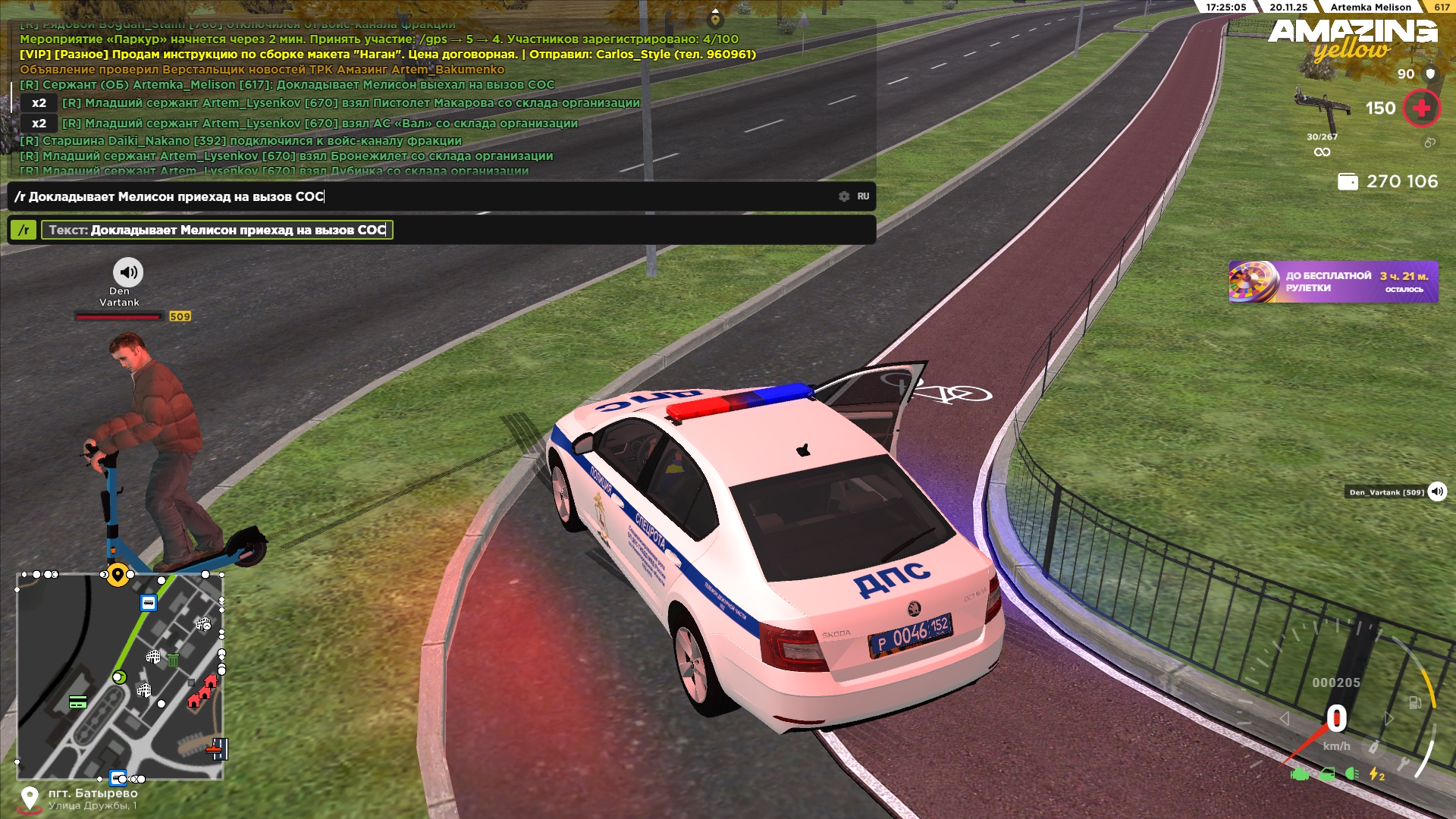The image size is (1456, 819).
Task: Click the wallet money icon
Action: [1348, 182]
